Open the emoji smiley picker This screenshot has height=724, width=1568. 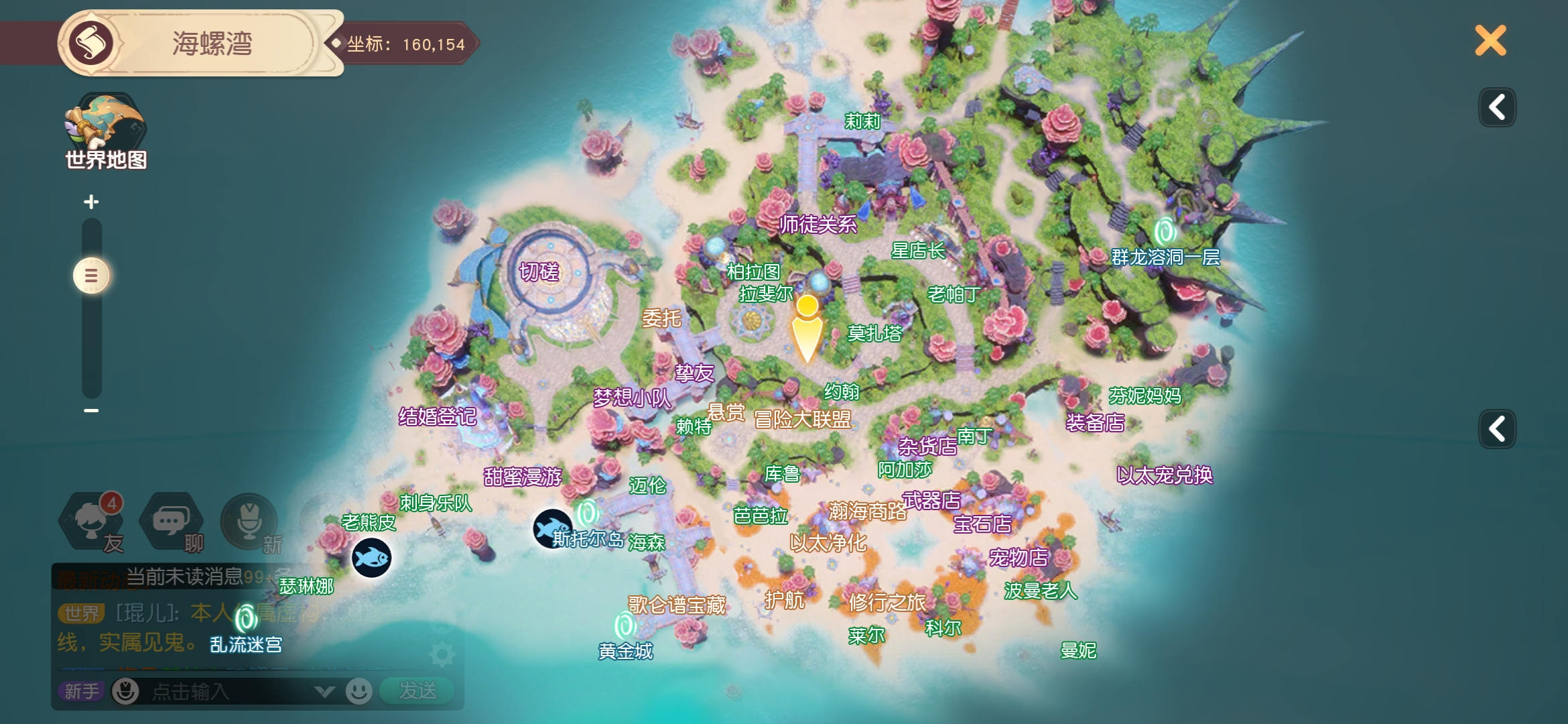click(x=359, y=690)
